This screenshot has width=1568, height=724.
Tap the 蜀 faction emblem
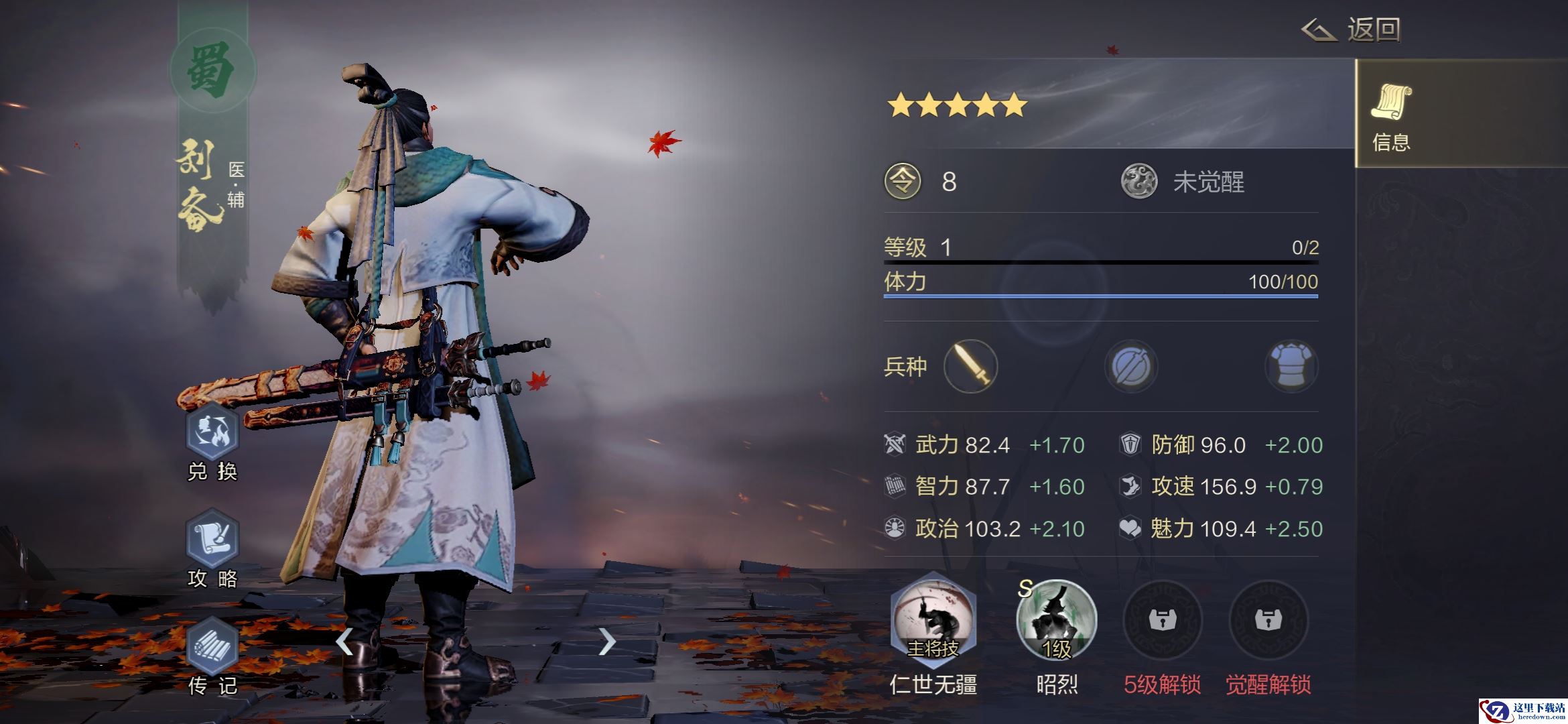click(212, 70)
